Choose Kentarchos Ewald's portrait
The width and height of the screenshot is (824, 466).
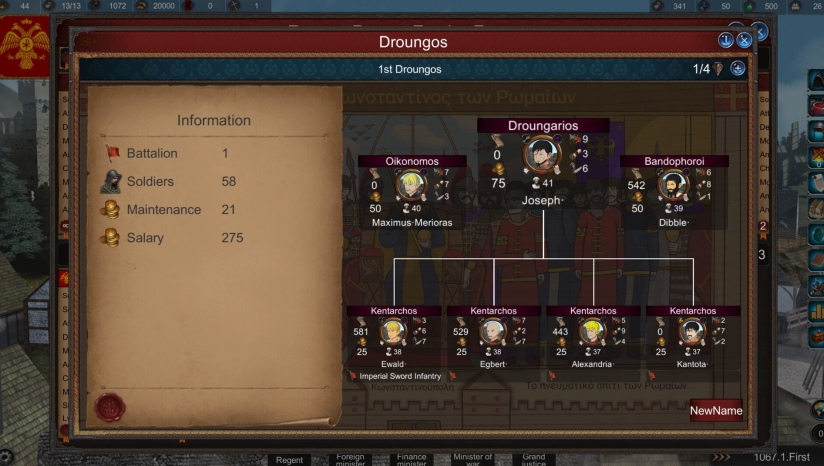pyautogui.click(x=393, y=331)
